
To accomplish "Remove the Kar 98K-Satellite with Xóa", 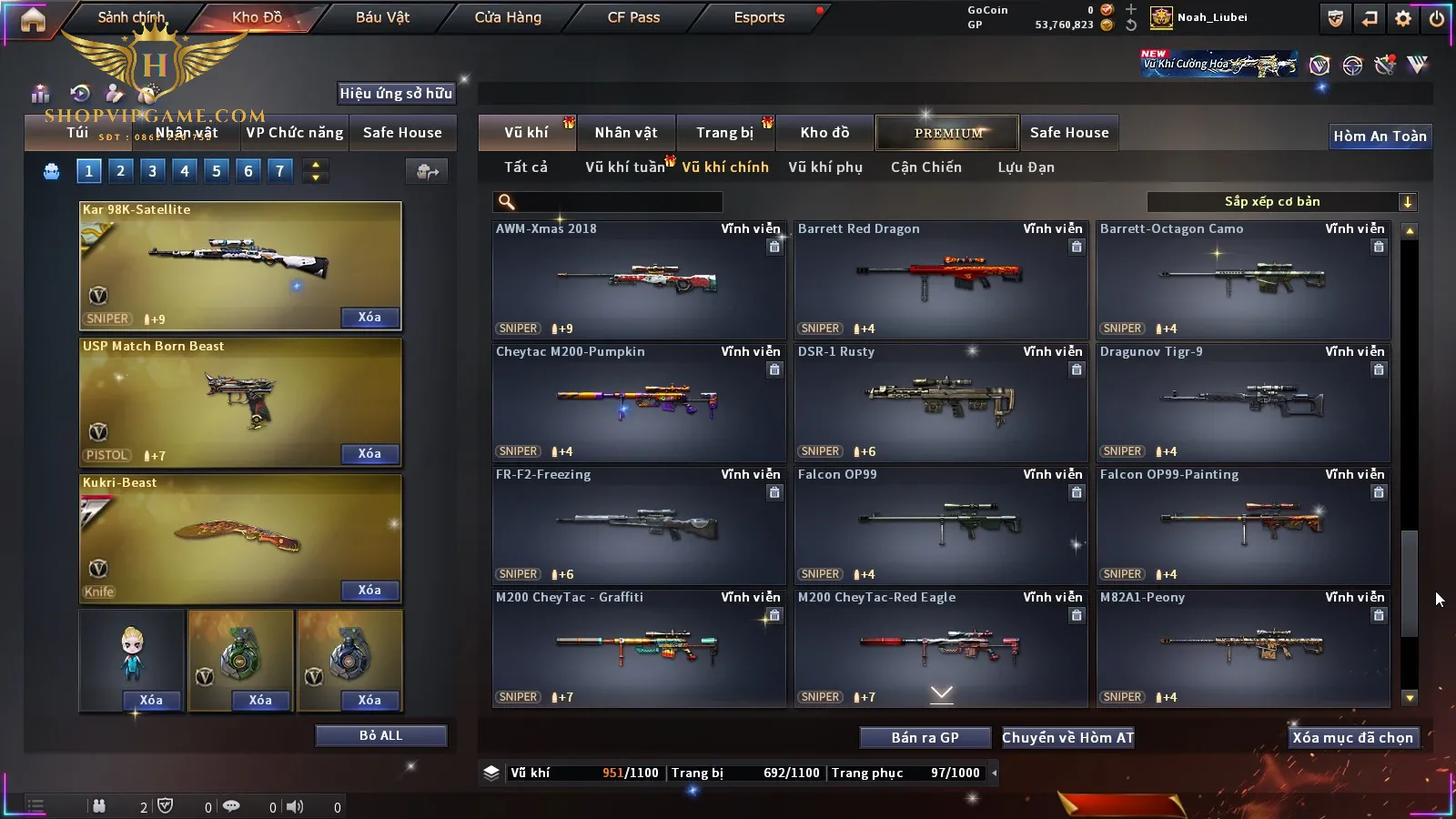I will (369, 318).
